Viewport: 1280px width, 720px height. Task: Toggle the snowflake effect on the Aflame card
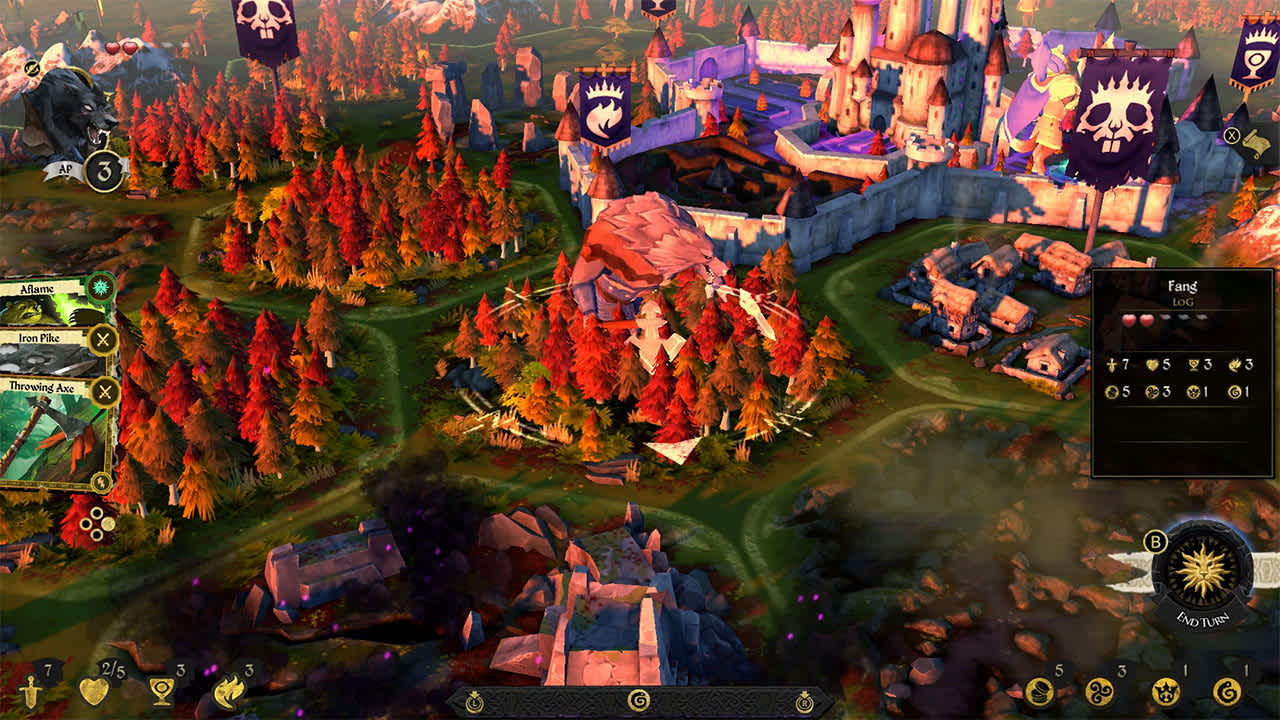tap(100, 286)
